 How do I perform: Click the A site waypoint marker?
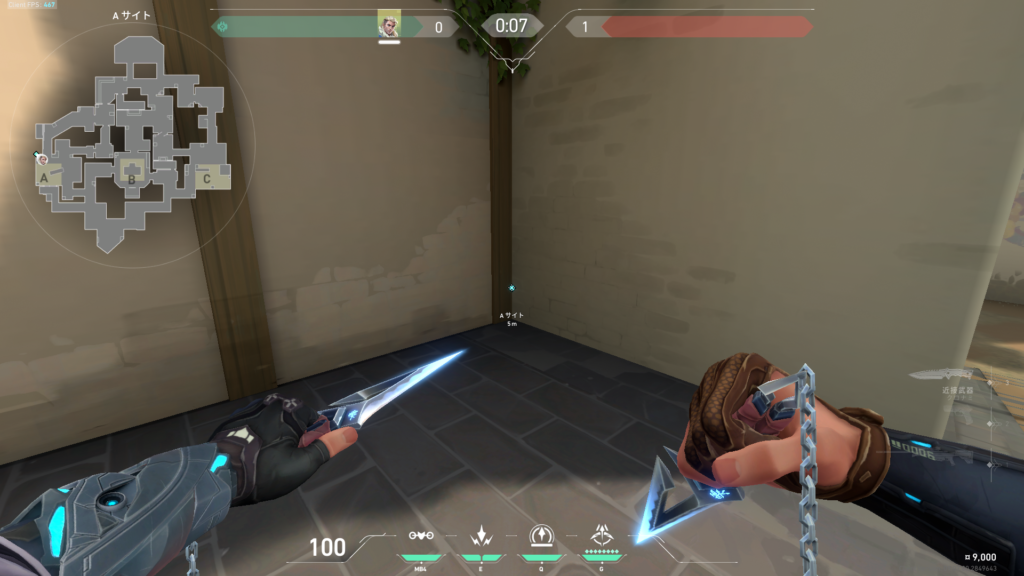tap(512, 288)
